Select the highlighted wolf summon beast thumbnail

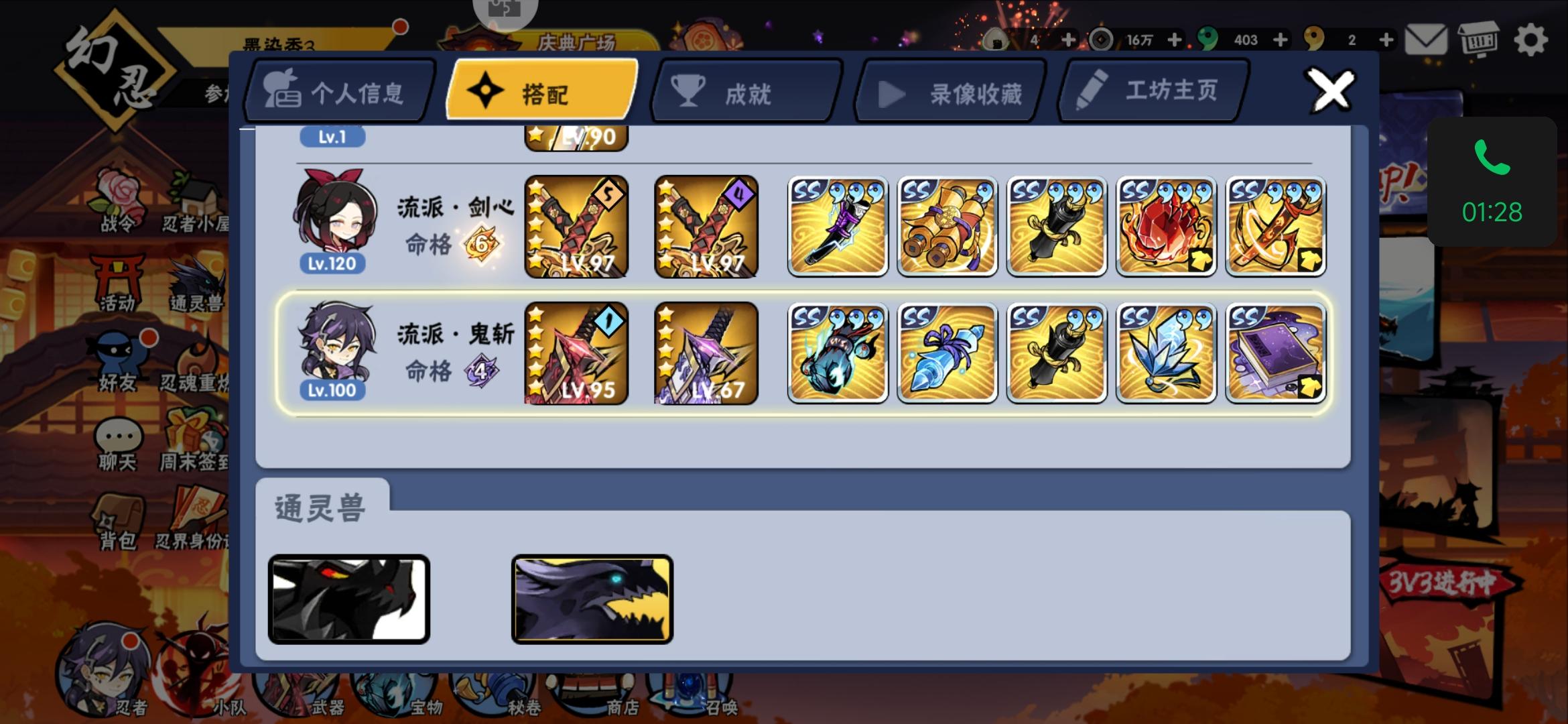(x=592, y=599)
